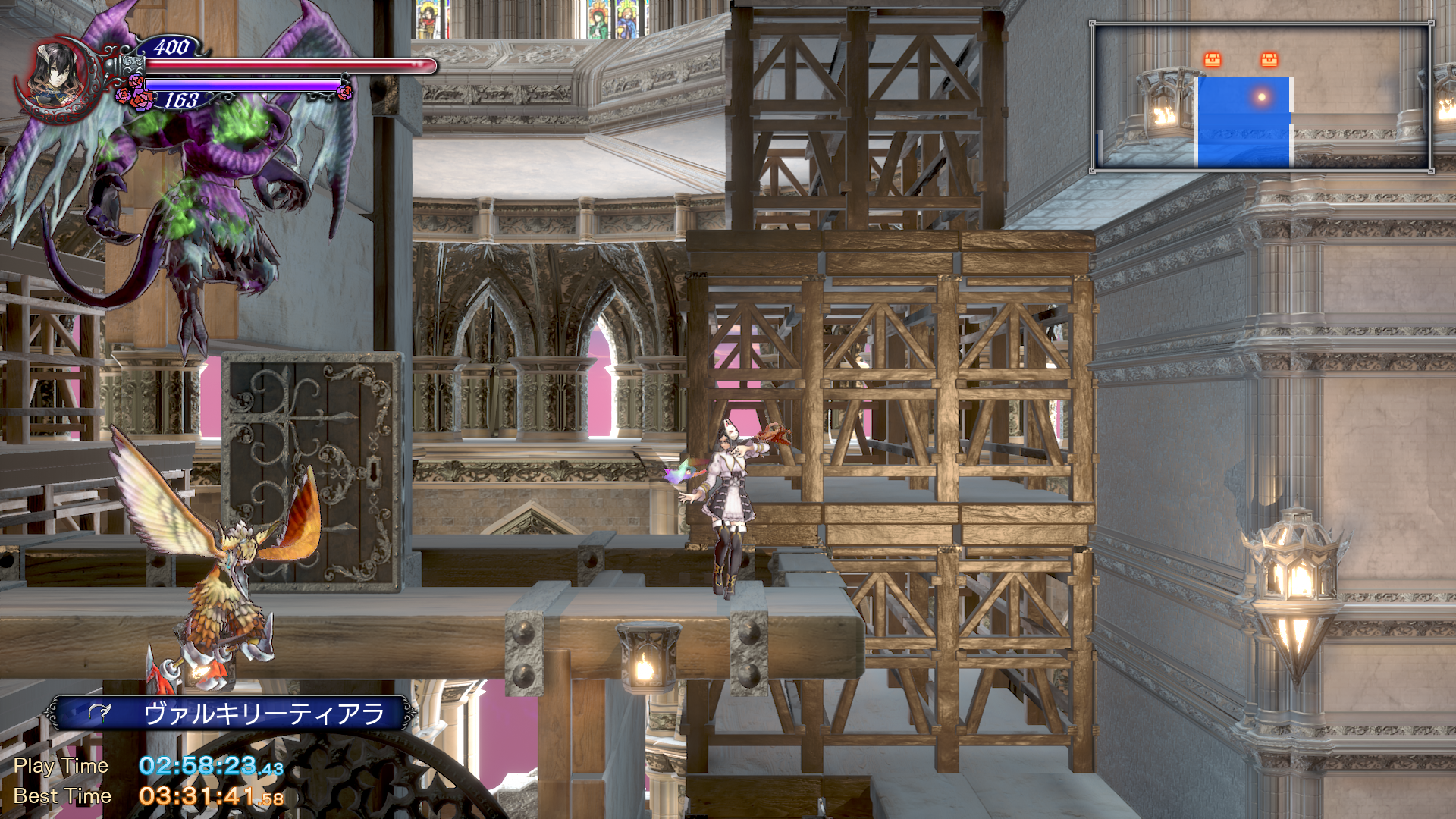Select the left treasure chest map marker
This screenshot has width=1456, height=819.
tap(1213, 59)
